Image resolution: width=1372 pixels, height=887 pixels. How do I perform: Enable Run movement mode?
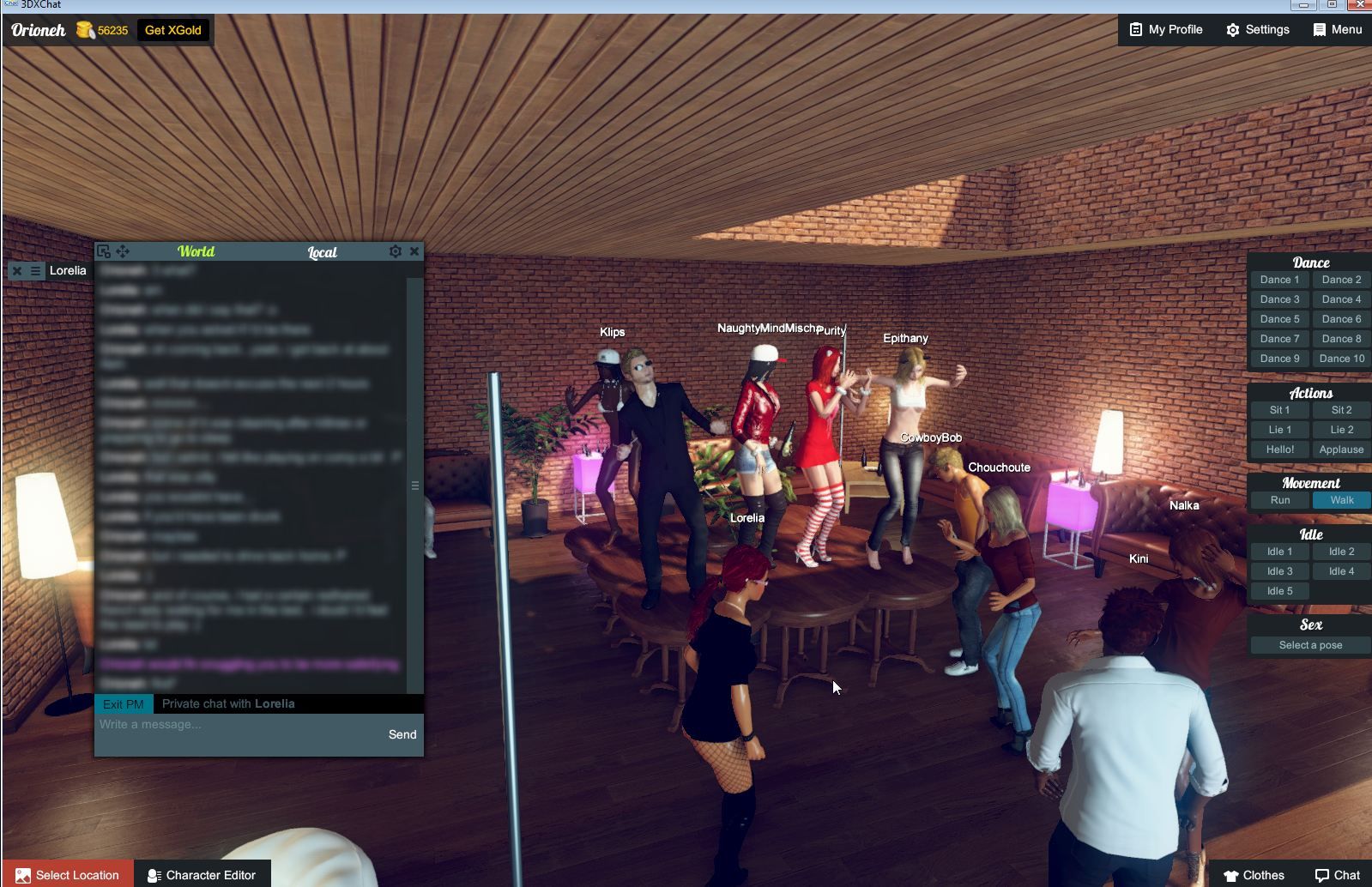pyautogui.click(x=1279, y=499)
